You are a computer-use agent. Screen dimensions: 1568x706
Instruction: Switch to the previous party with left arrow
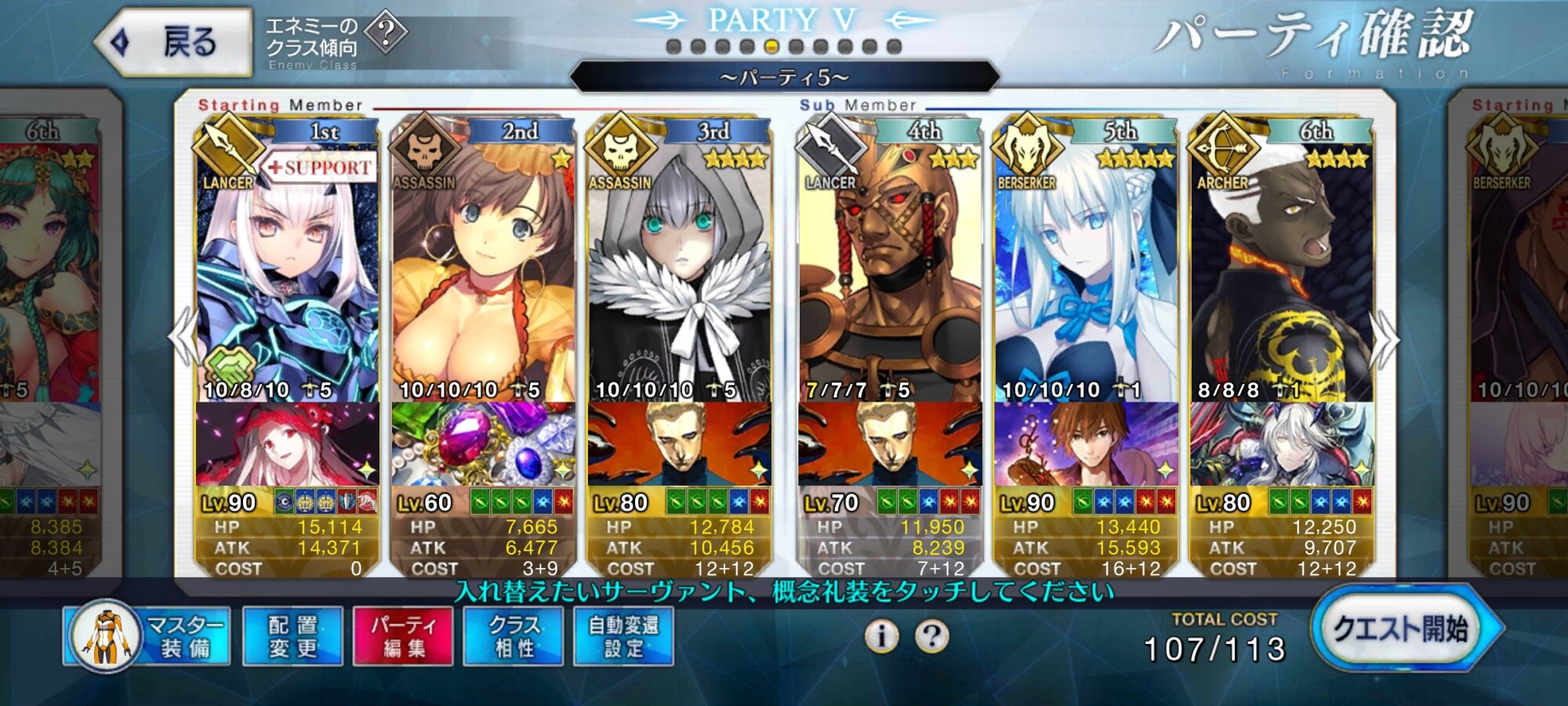[x=182, y=337]
